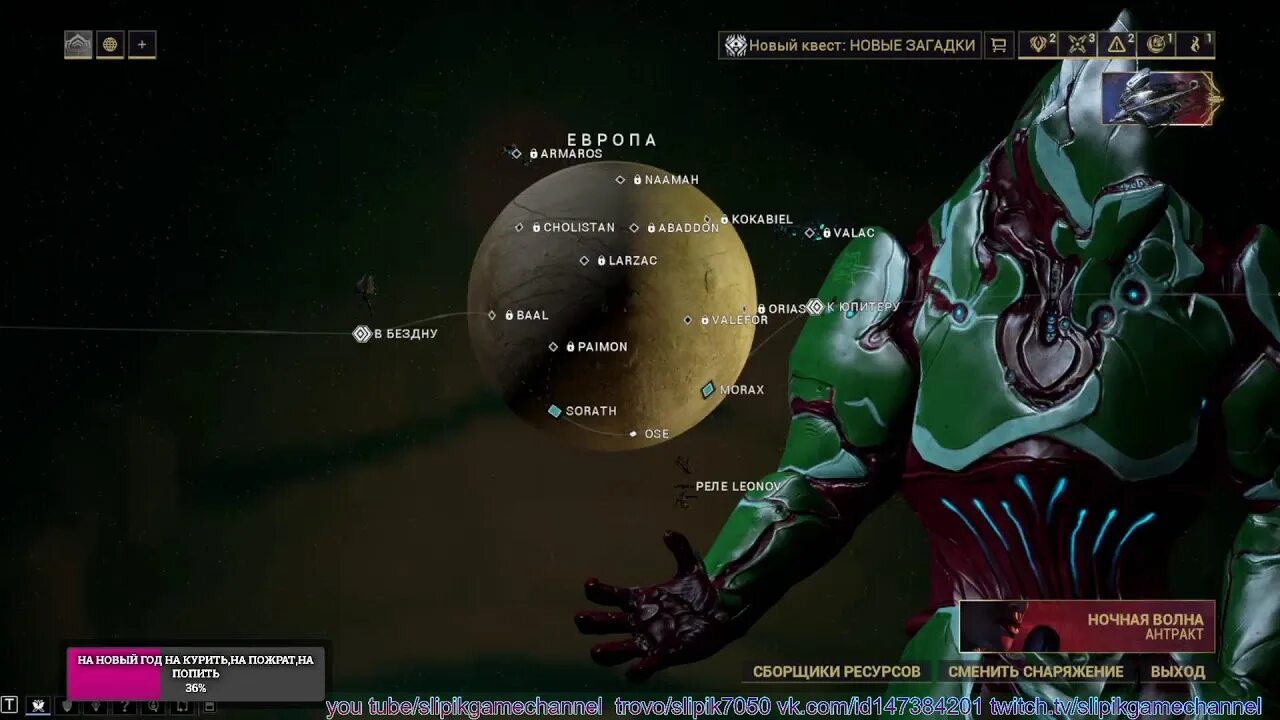
Task: Select the Valefor mission node
Action: [688, 320]
